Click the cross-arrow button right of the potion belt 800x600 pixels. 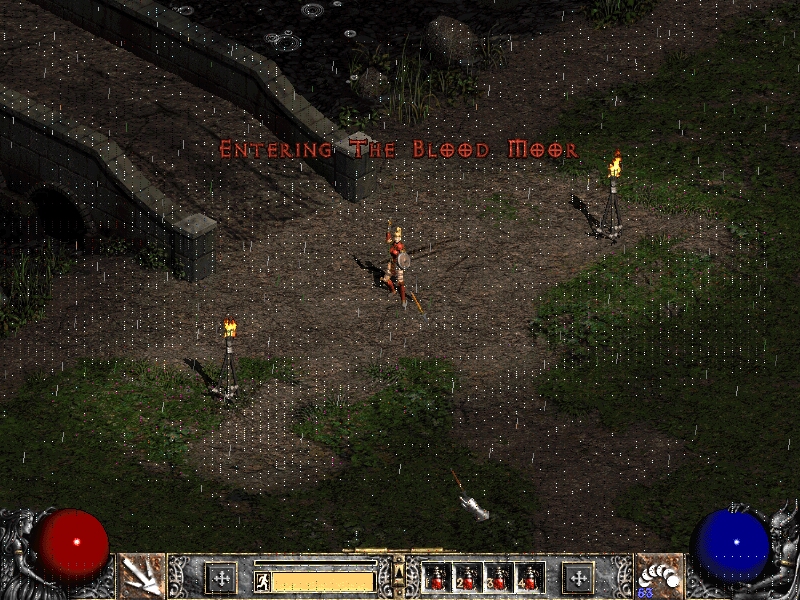tap(577, 578)
